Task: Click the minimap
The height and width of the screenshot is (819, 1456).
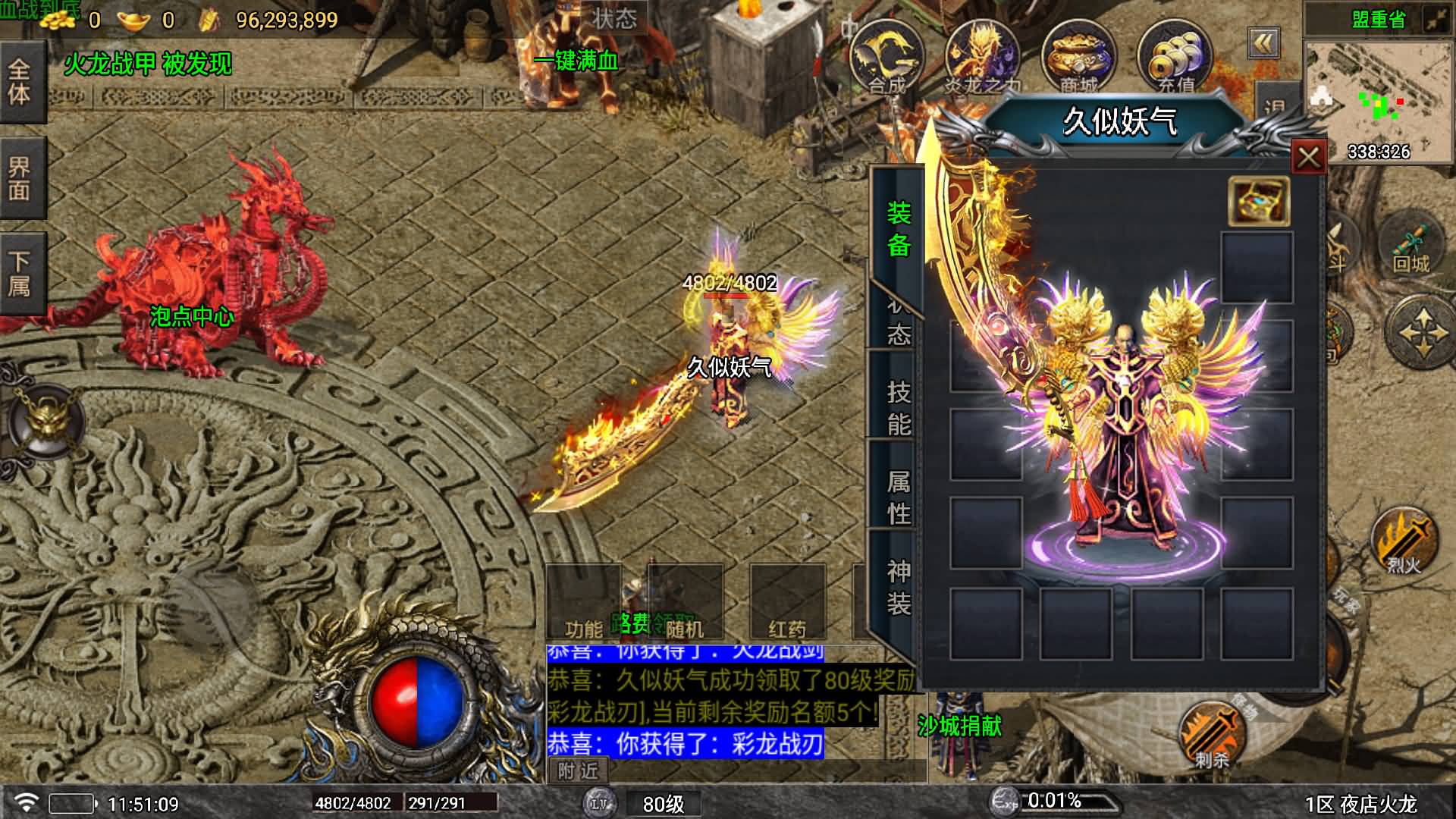Action: click(1378, 100)
